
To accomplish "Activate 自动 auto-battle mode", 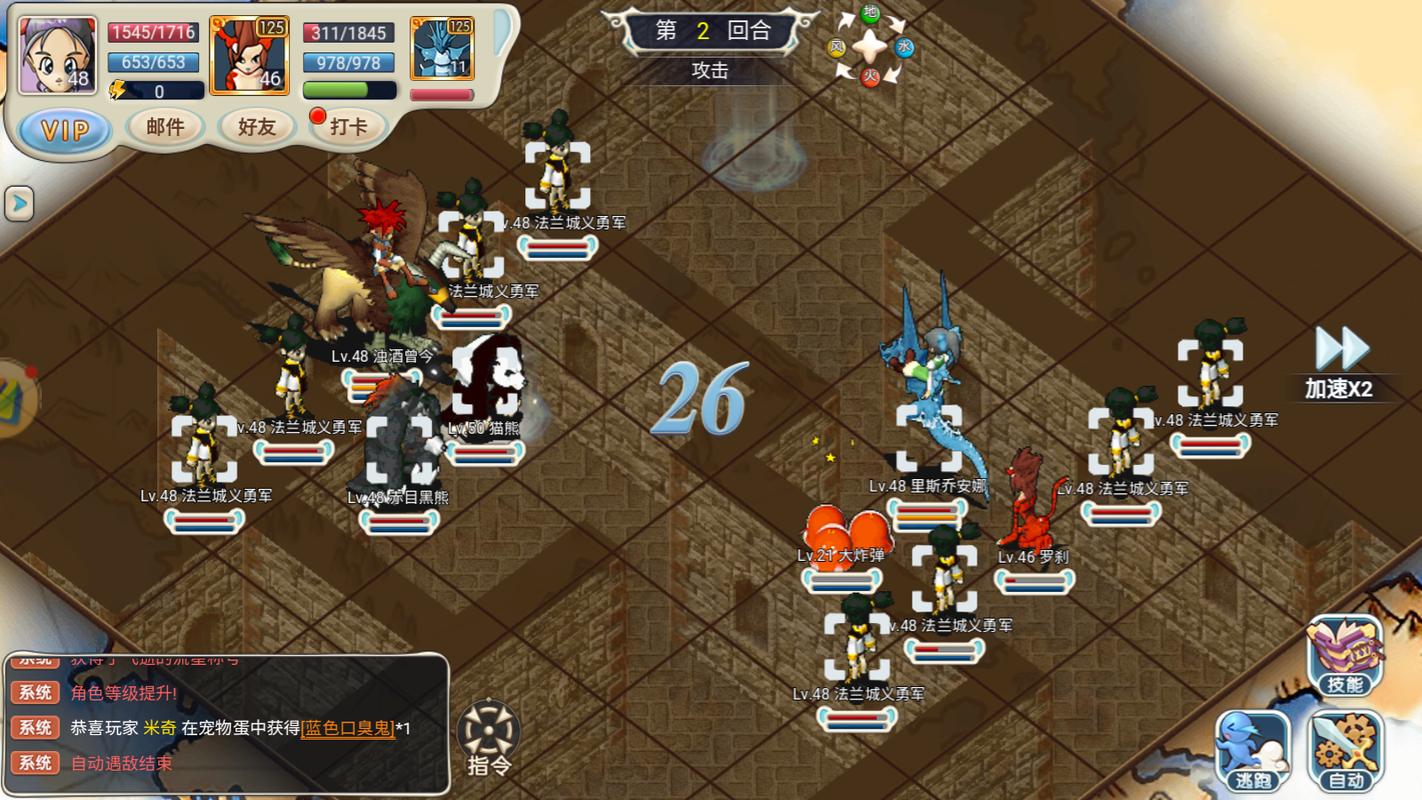I will (x=1346, y=751).
